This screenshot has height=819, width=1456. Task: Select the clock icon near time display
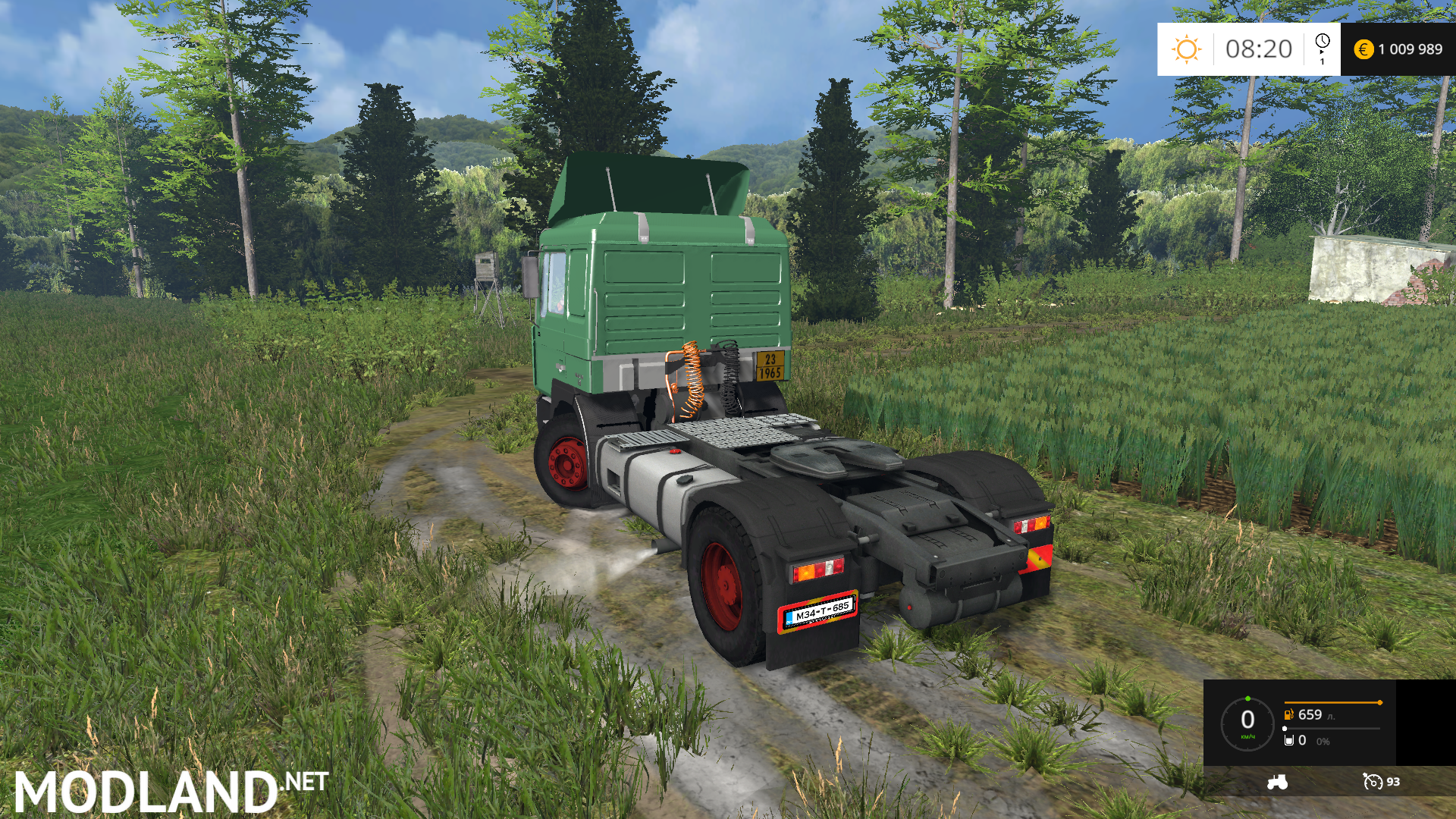[x=1323, y=42]
